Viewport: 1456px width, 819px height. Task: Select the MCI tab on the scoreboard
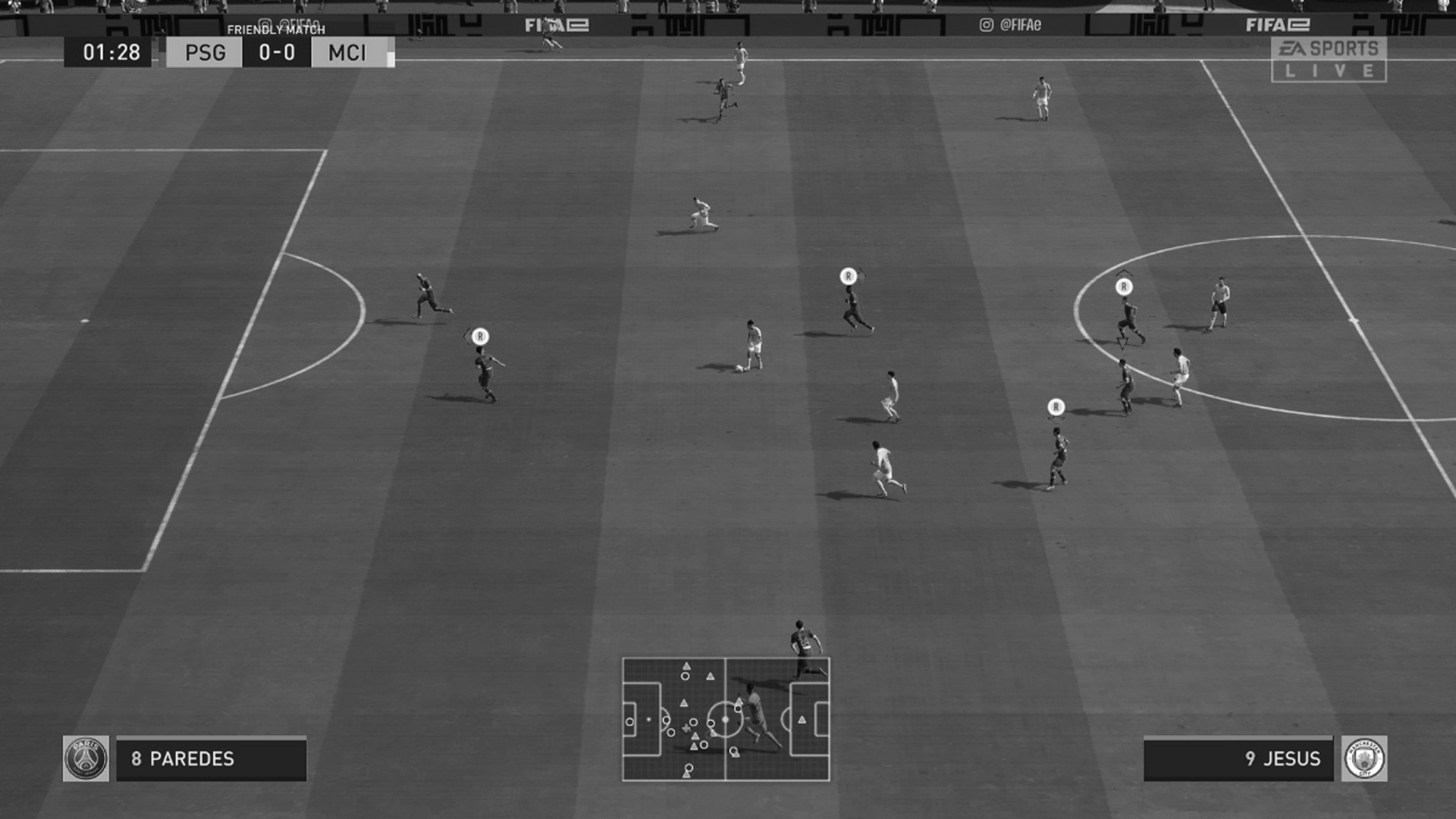click(348, 54)
